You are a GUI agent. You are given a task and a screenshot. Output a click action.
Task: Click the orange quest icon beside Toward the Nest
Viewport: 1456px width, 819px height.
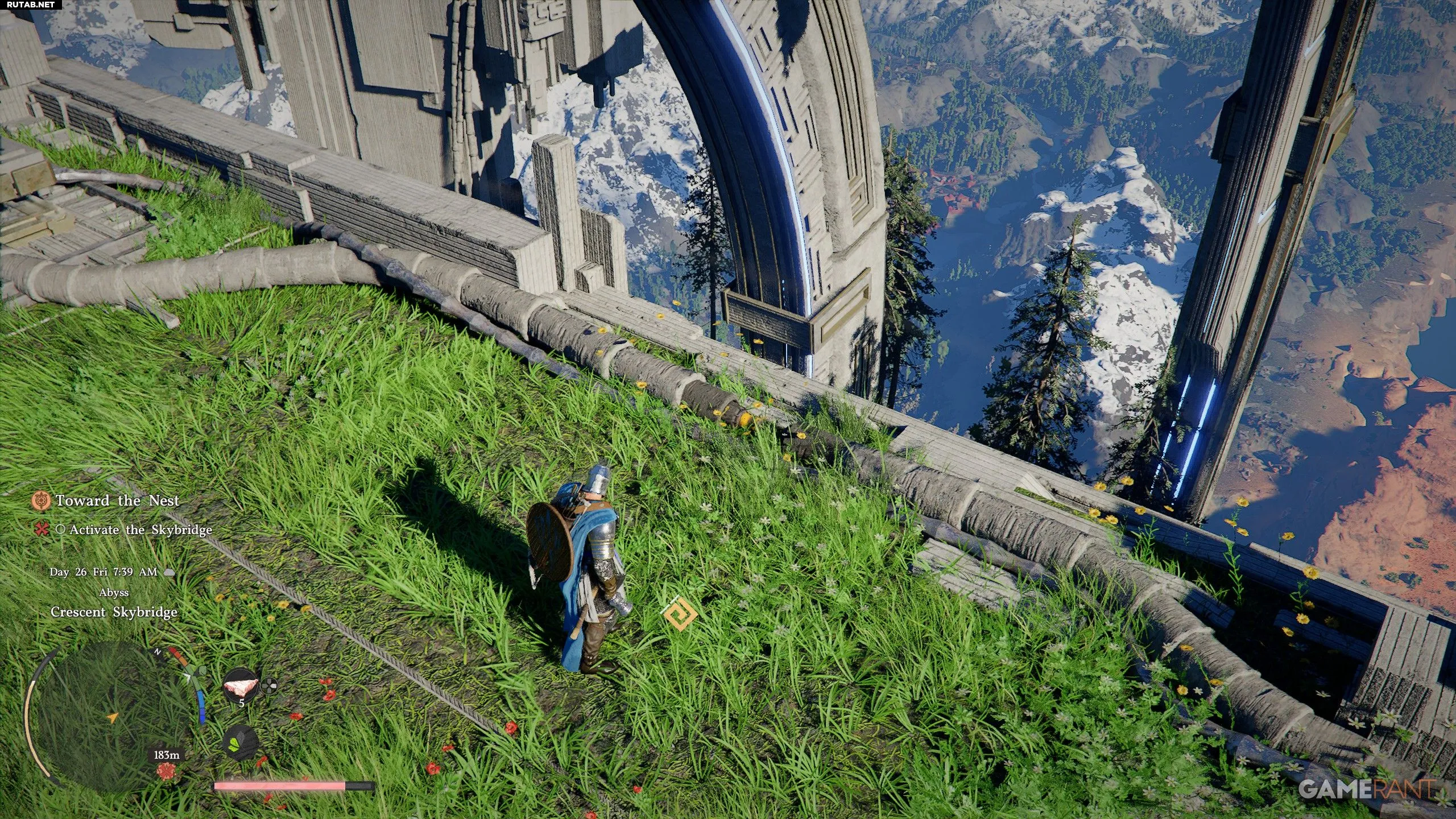pos(41,500)
